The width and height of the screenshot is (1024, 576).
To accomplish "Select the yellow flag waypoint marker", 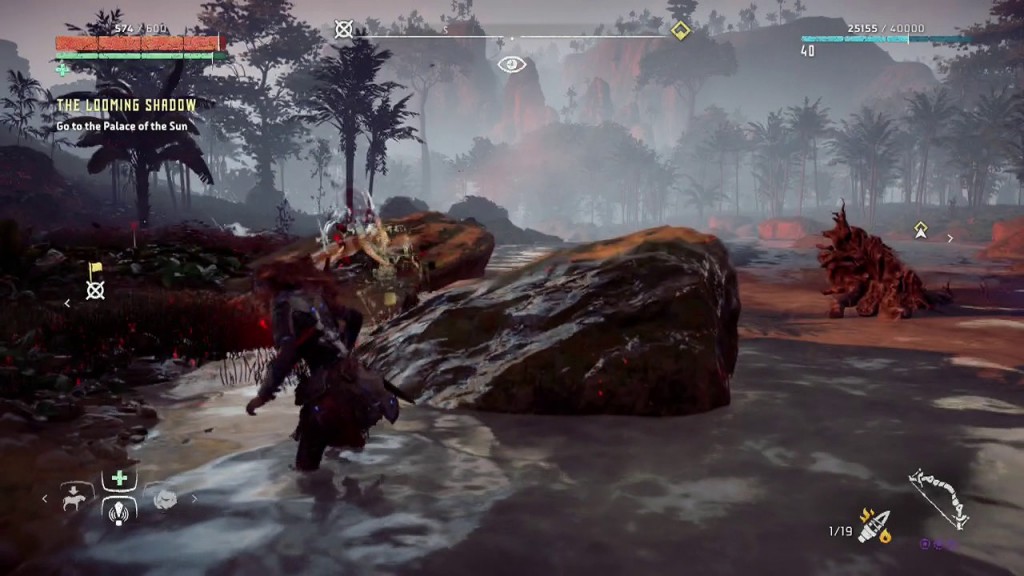I will [95, 270].
